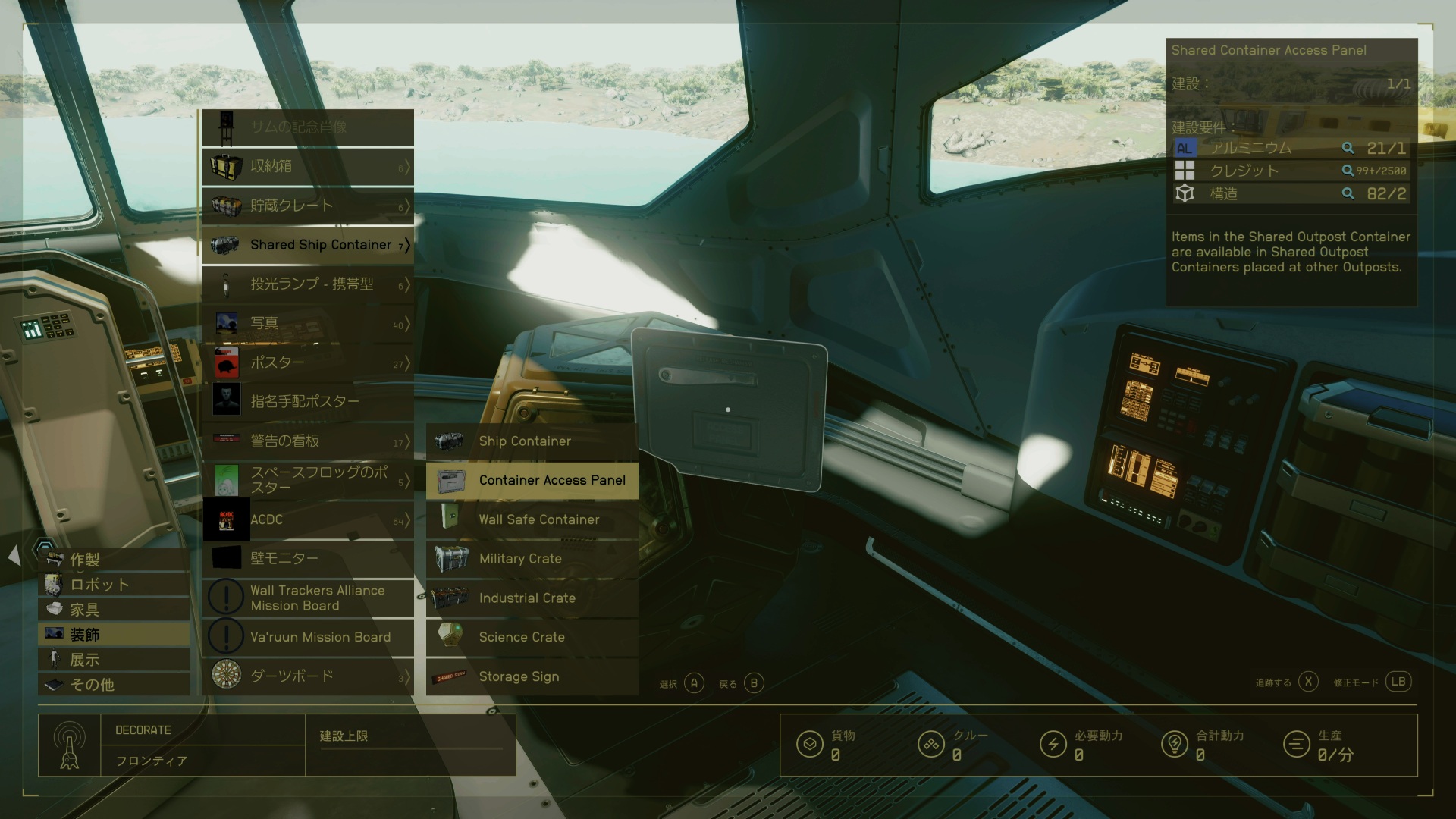Open the ロボット robots category
The width and height of the screenshot is (1456, 819).
click(x=114, y=585)
